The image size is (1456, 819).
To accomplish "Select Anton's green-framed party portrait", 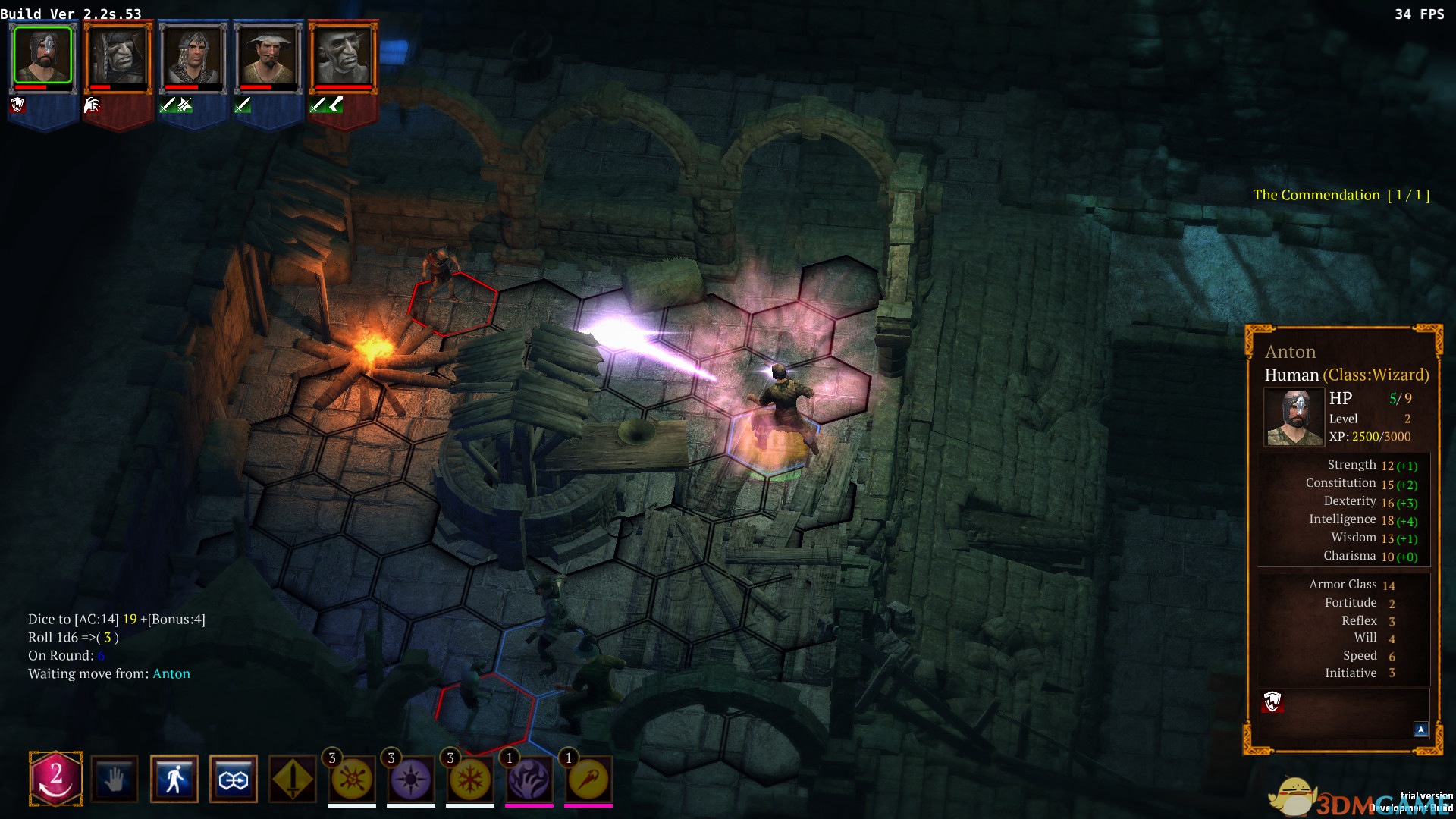I will [x=43, y=55].
